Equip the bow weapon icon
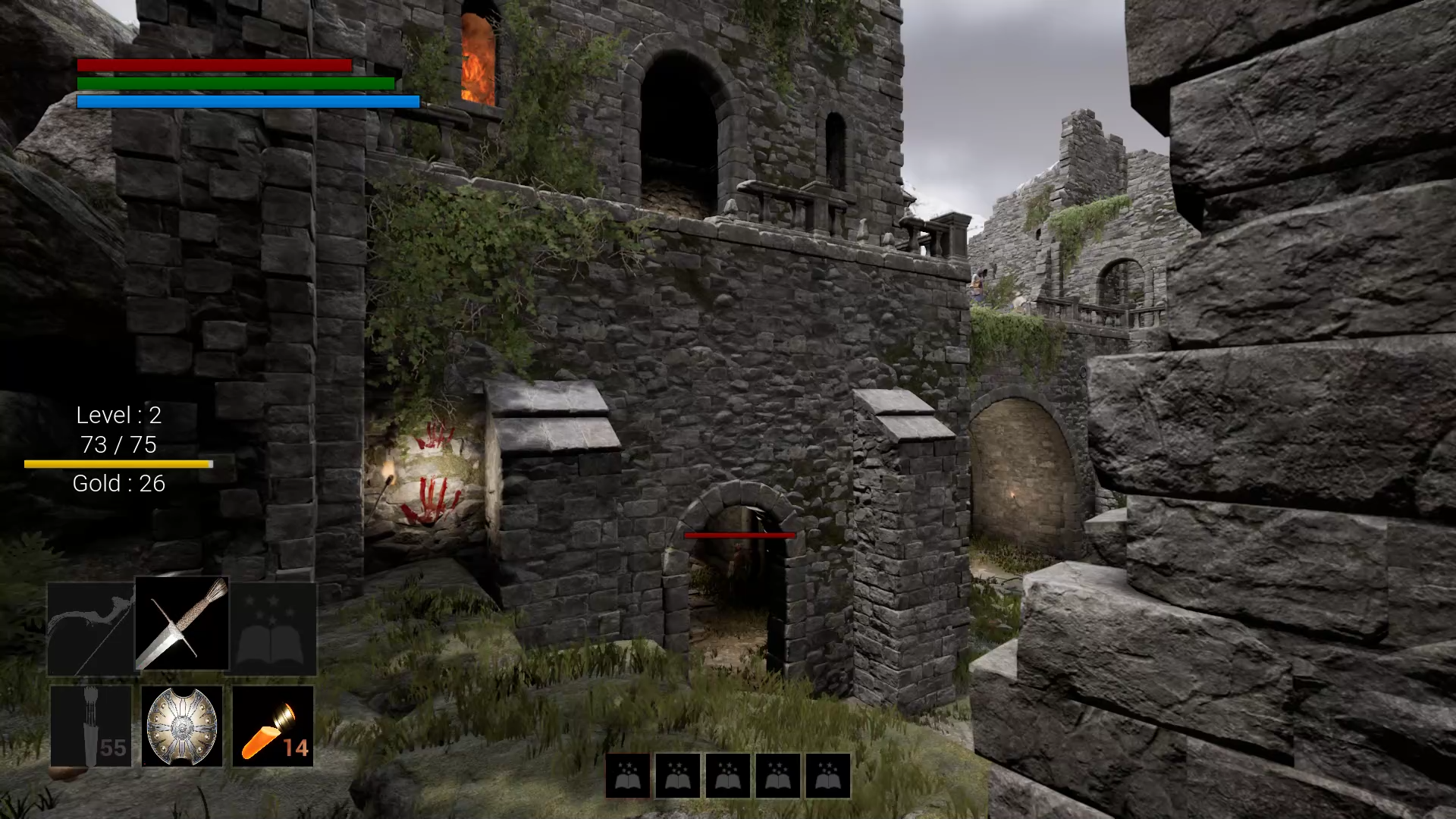This screenshot has width=1456, height=819. [x=90, y=625]
